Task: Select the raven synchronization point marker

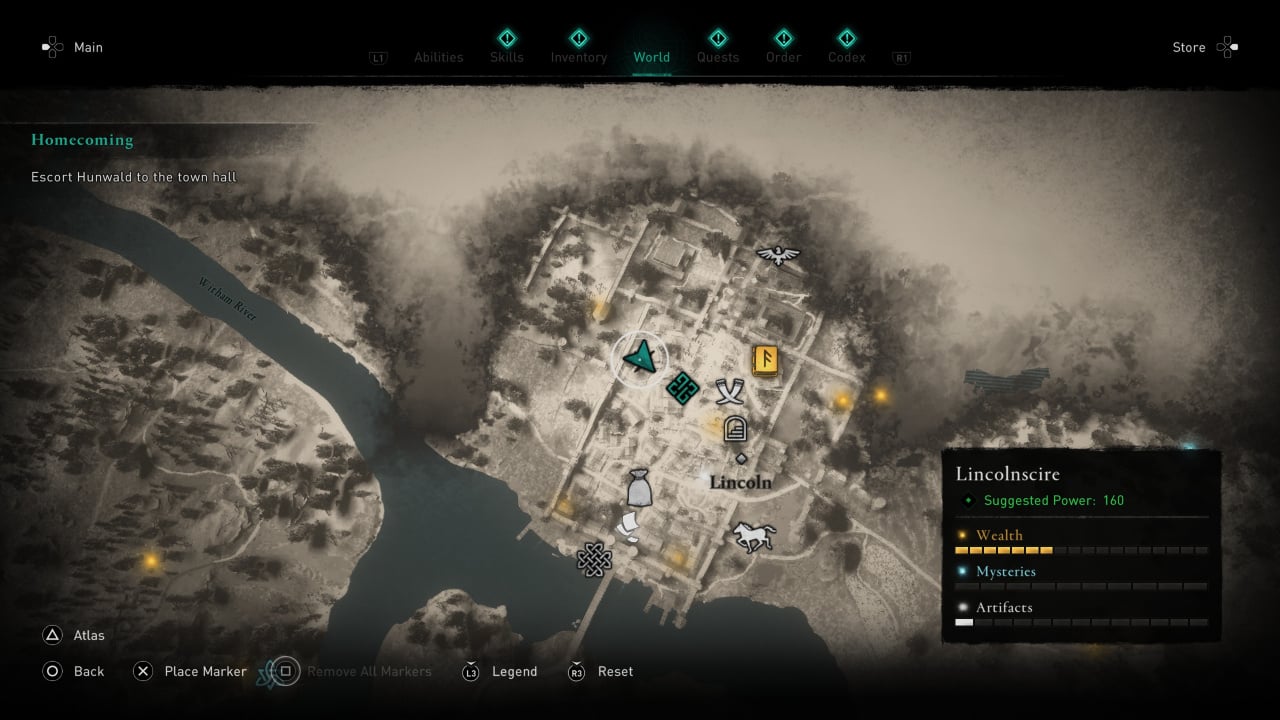Action: (779, 255)
